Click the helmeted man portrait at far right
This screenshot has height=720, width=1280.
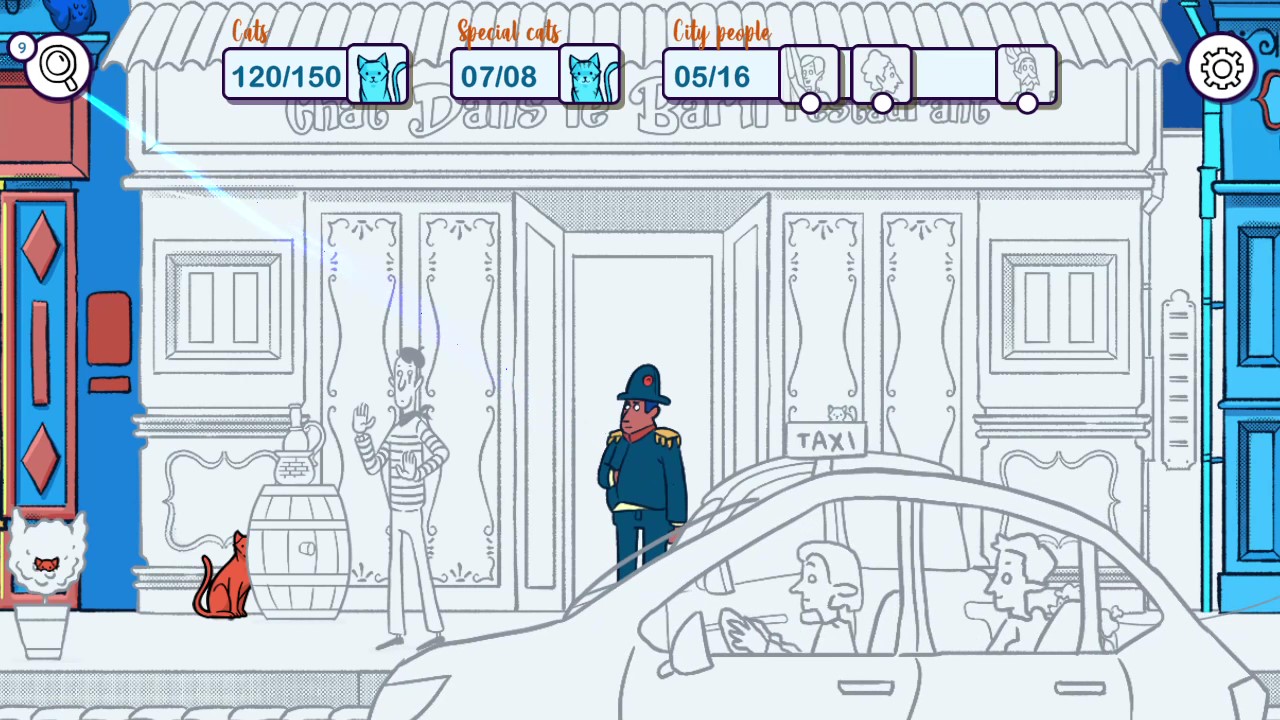(1027, 73)
